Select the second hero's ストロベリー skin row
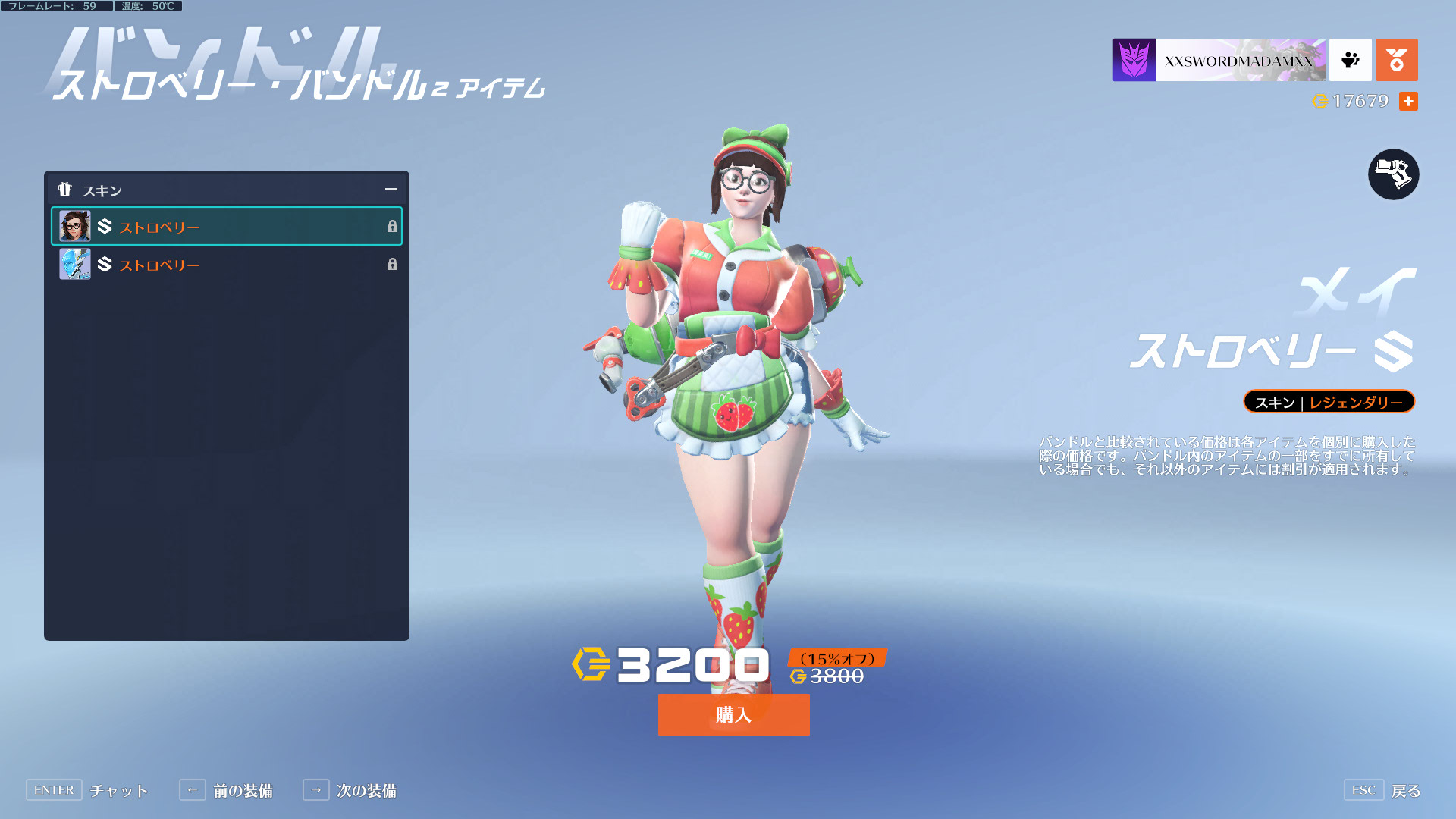1456x819 pixels. click(226, 264)
